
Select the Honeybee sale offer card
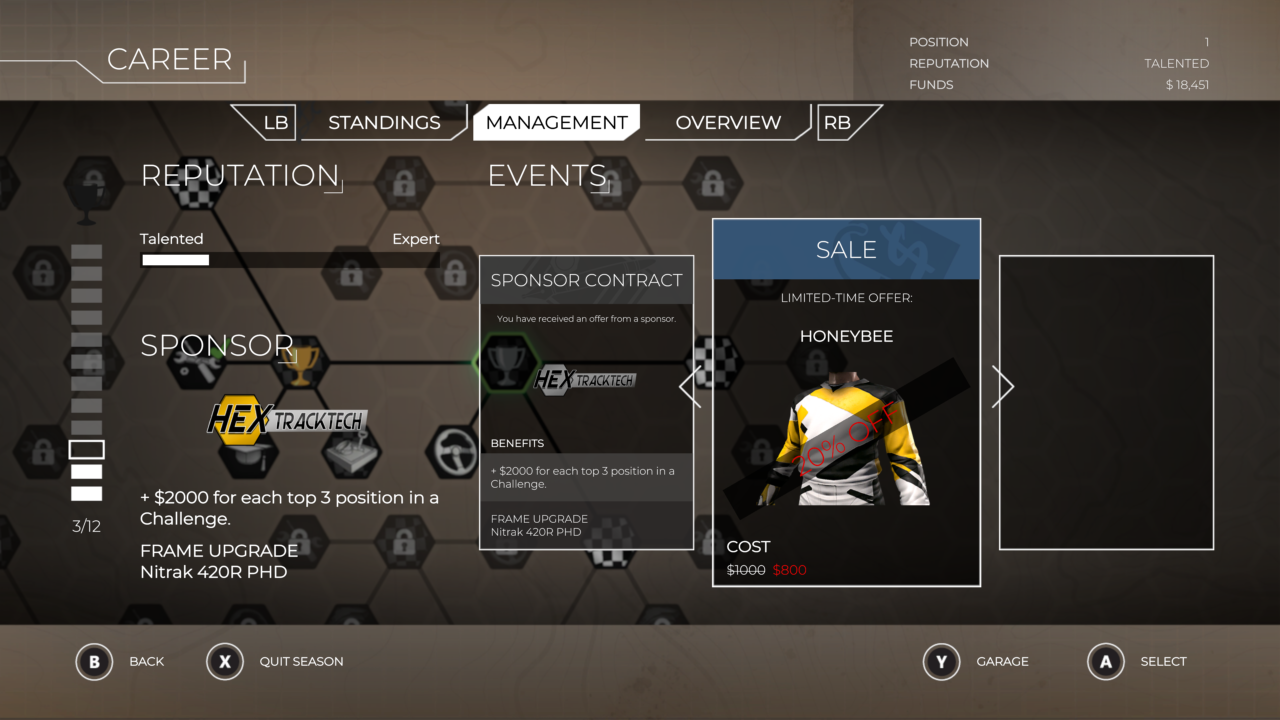click(x=846, y=402)
